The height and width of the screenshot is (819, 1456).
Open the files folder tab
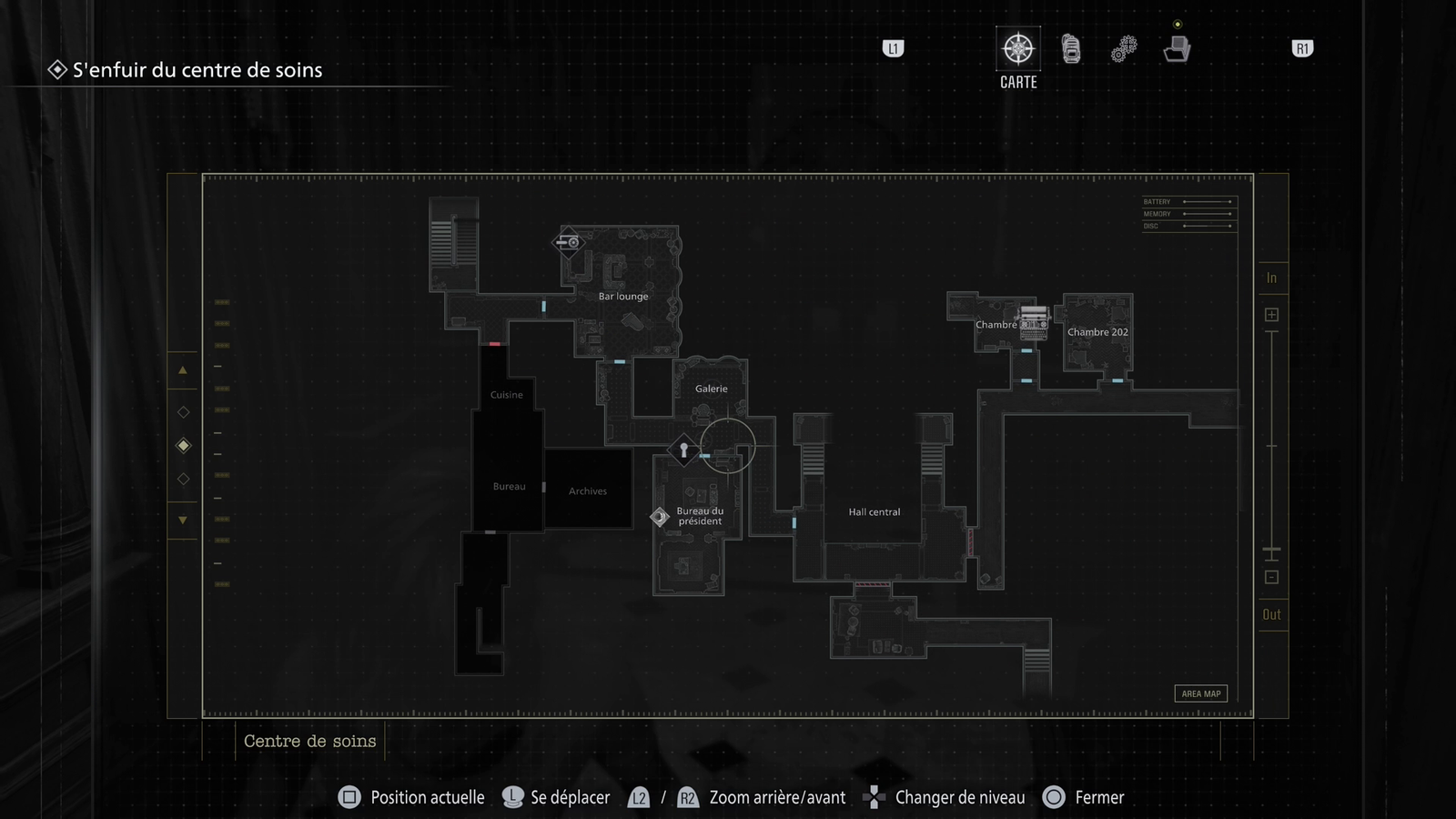click(1177, 49)
